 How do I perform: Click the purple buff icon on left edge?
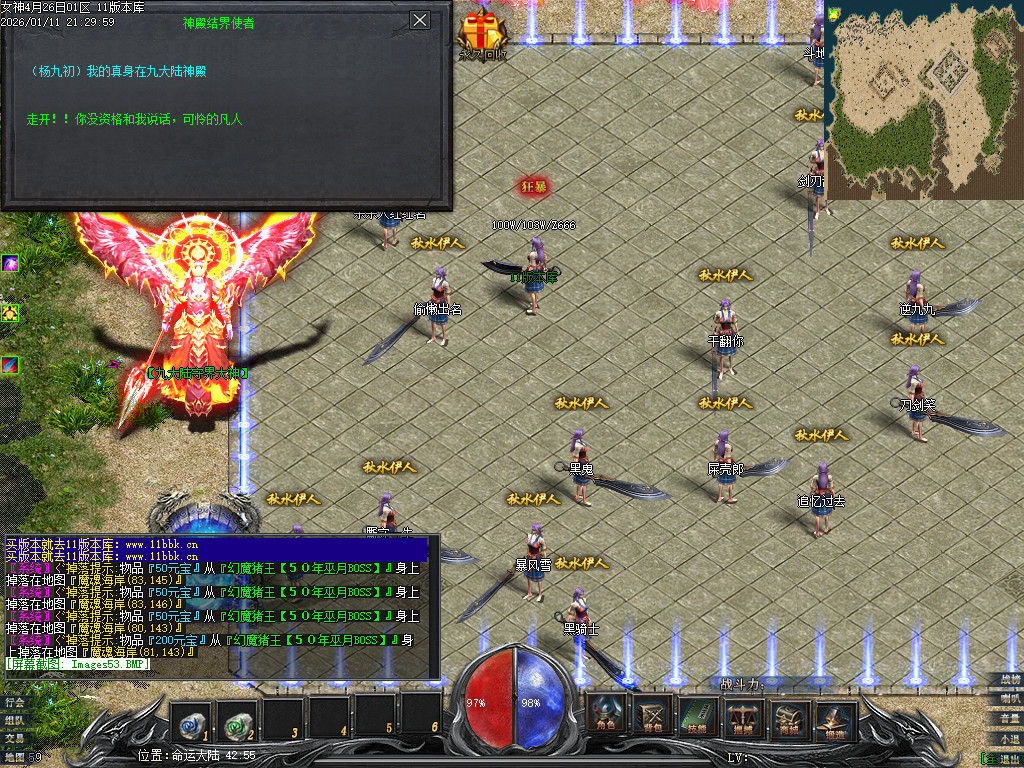(10, 263)
